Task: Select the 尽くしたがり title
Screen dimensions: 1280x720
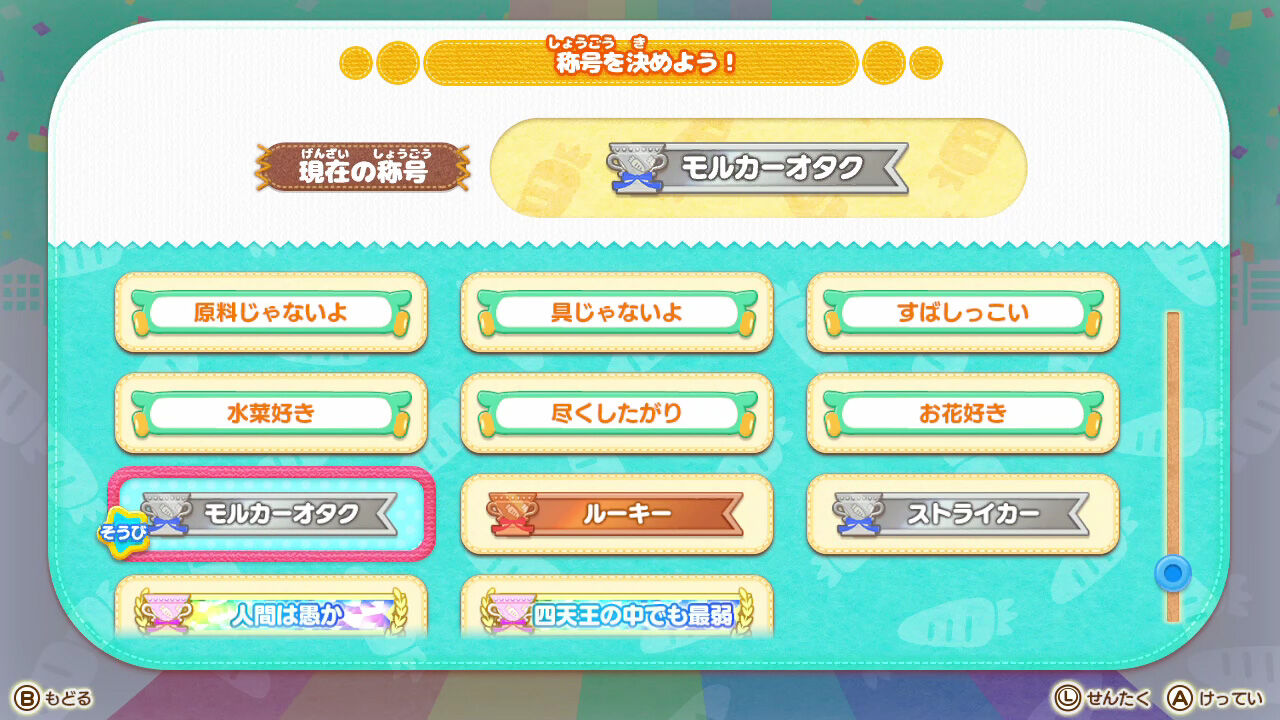Action: pos(616,412)
